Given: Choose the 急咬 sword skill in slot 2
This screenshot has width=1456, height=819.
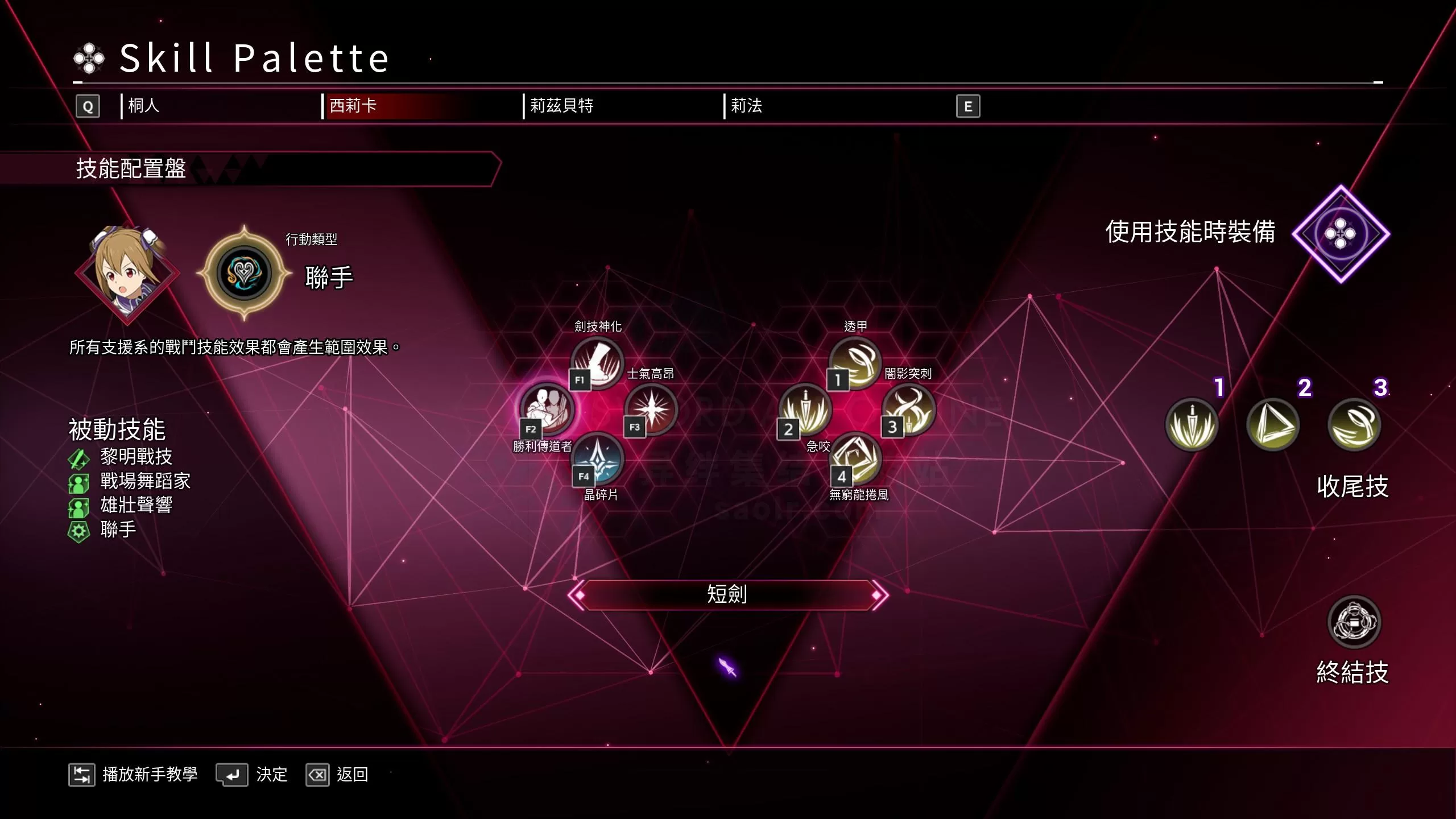Looking at the screenshot, I should tap(805, 409).
